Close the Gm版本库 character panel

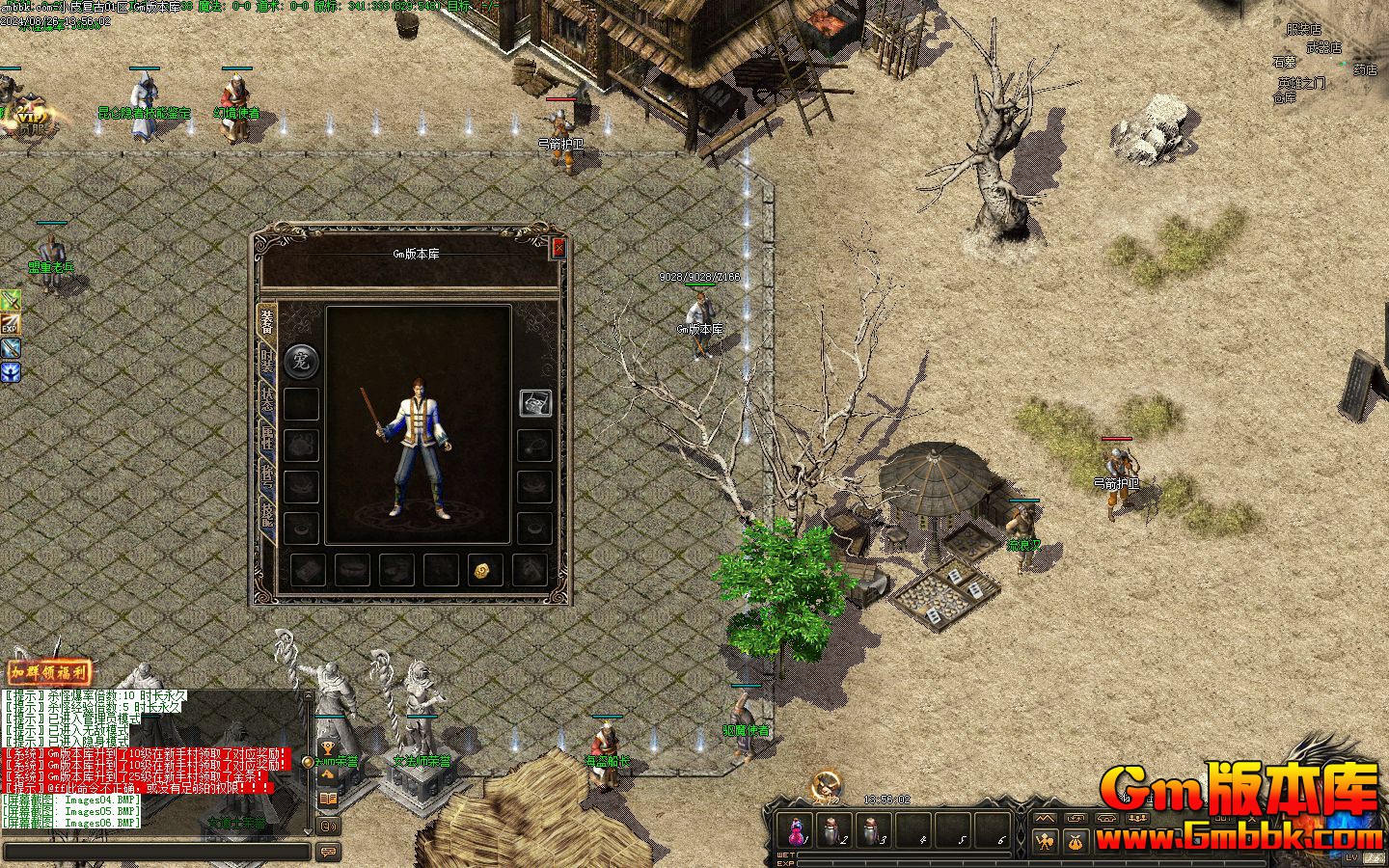(558, 249)
